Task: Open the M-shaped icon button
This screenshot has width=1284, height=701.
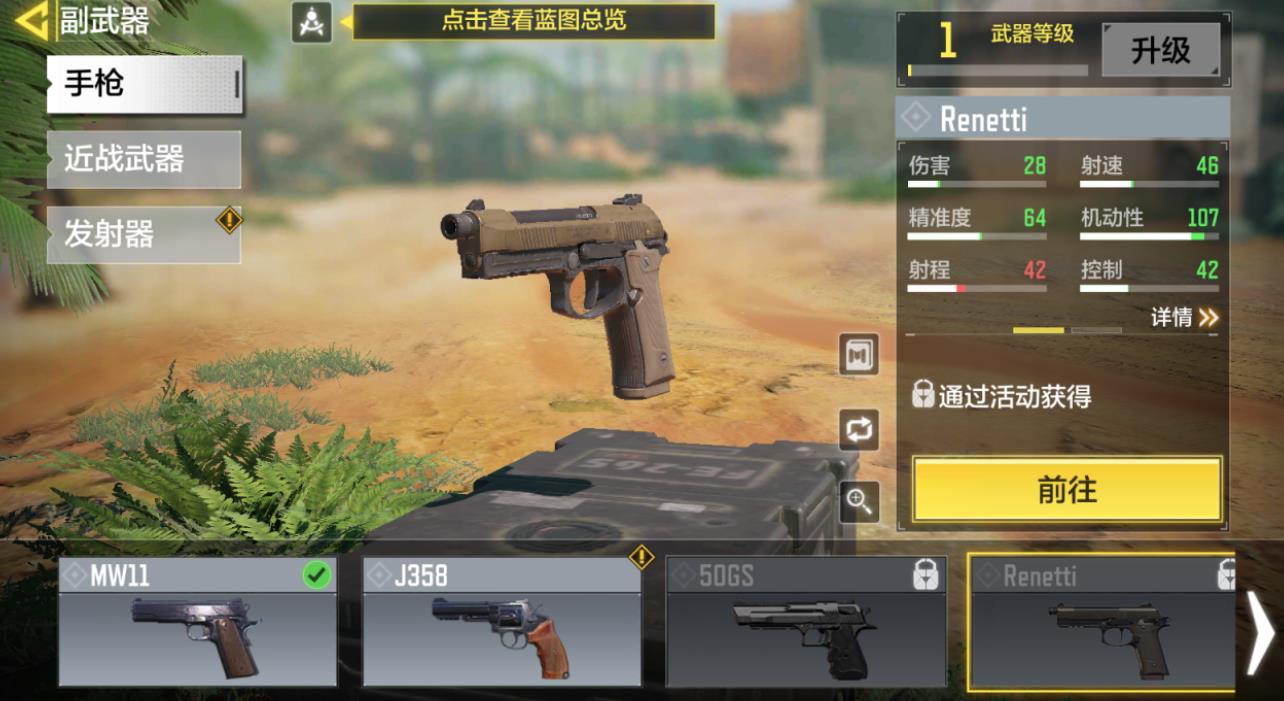Action: (859, 355)
